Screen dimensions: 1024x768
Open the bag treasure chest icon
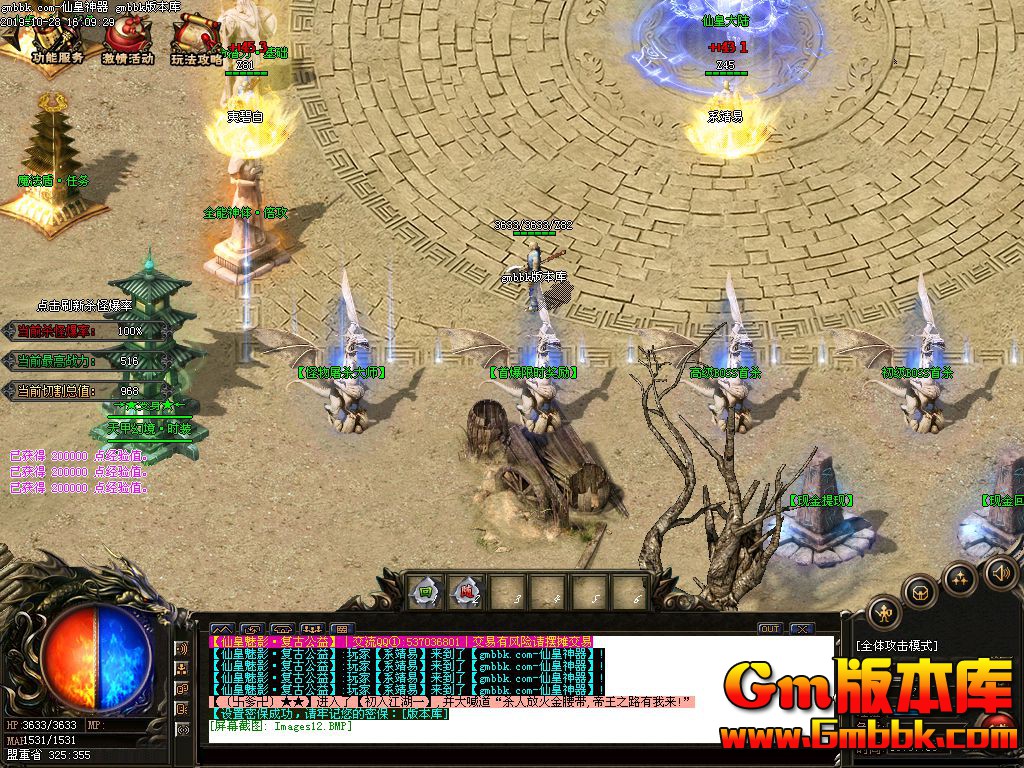pyautogui.click(x=920, y=592)
